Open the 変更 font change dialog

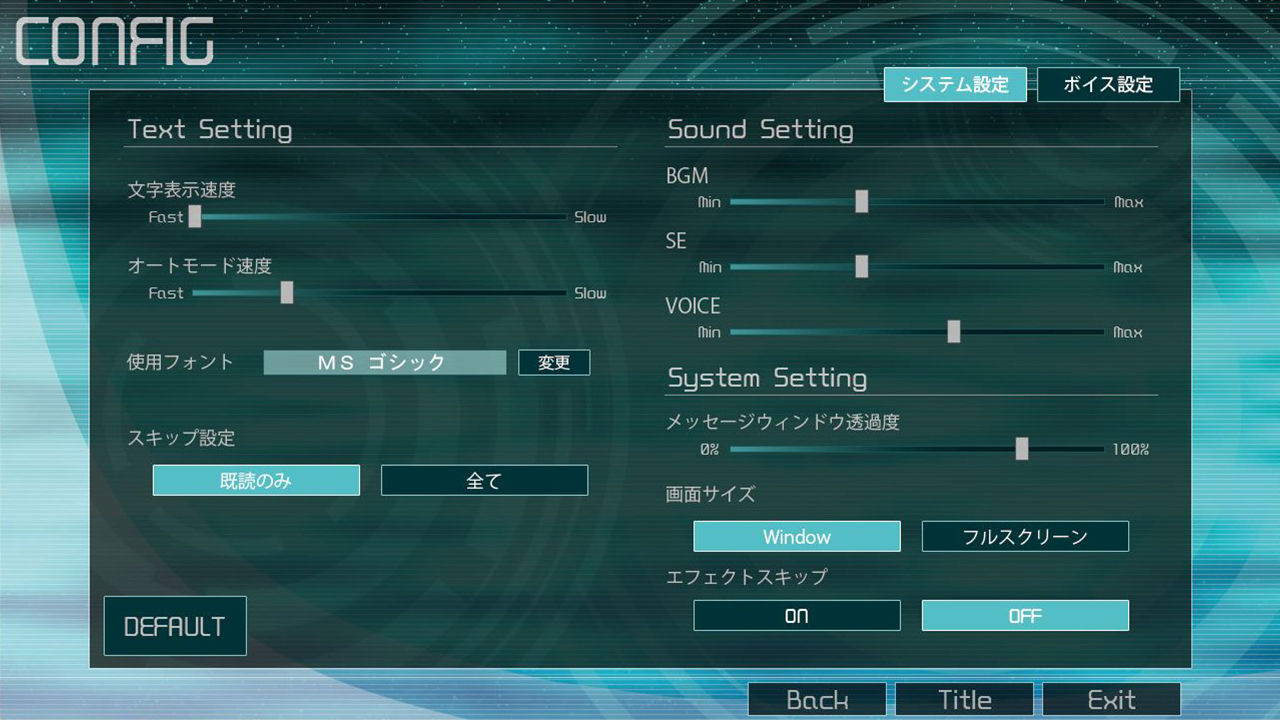click(554, 362)
